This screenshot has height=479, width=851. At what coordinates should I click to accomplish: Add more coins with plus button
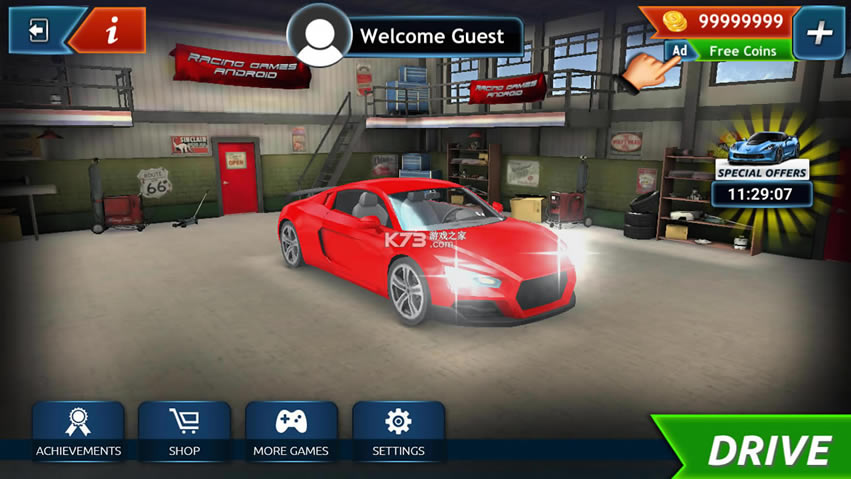tap(819, 33)
